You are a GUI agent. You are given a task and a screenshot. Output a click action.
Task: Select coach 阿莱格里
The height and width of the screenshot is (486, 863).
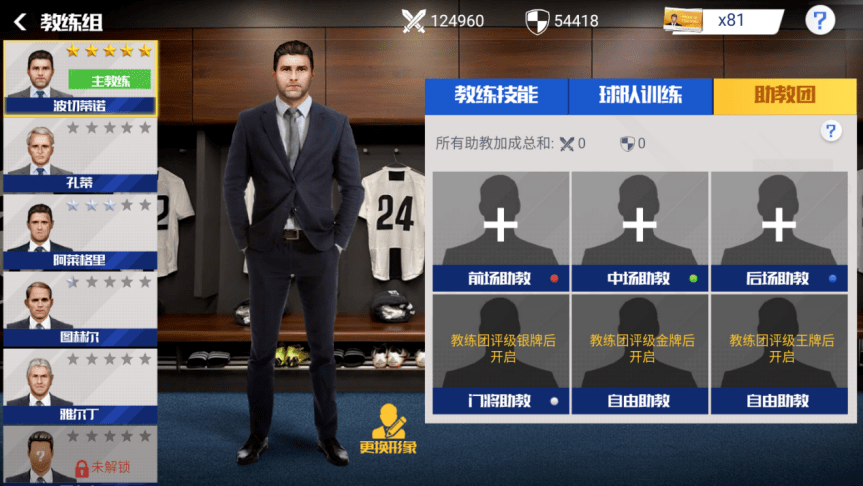click(x=79, y=233)
